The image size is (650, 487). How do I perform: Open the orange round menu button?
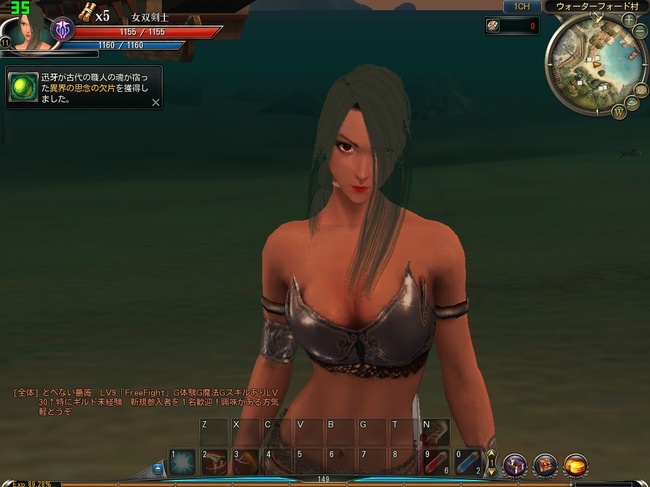[575, 465]
